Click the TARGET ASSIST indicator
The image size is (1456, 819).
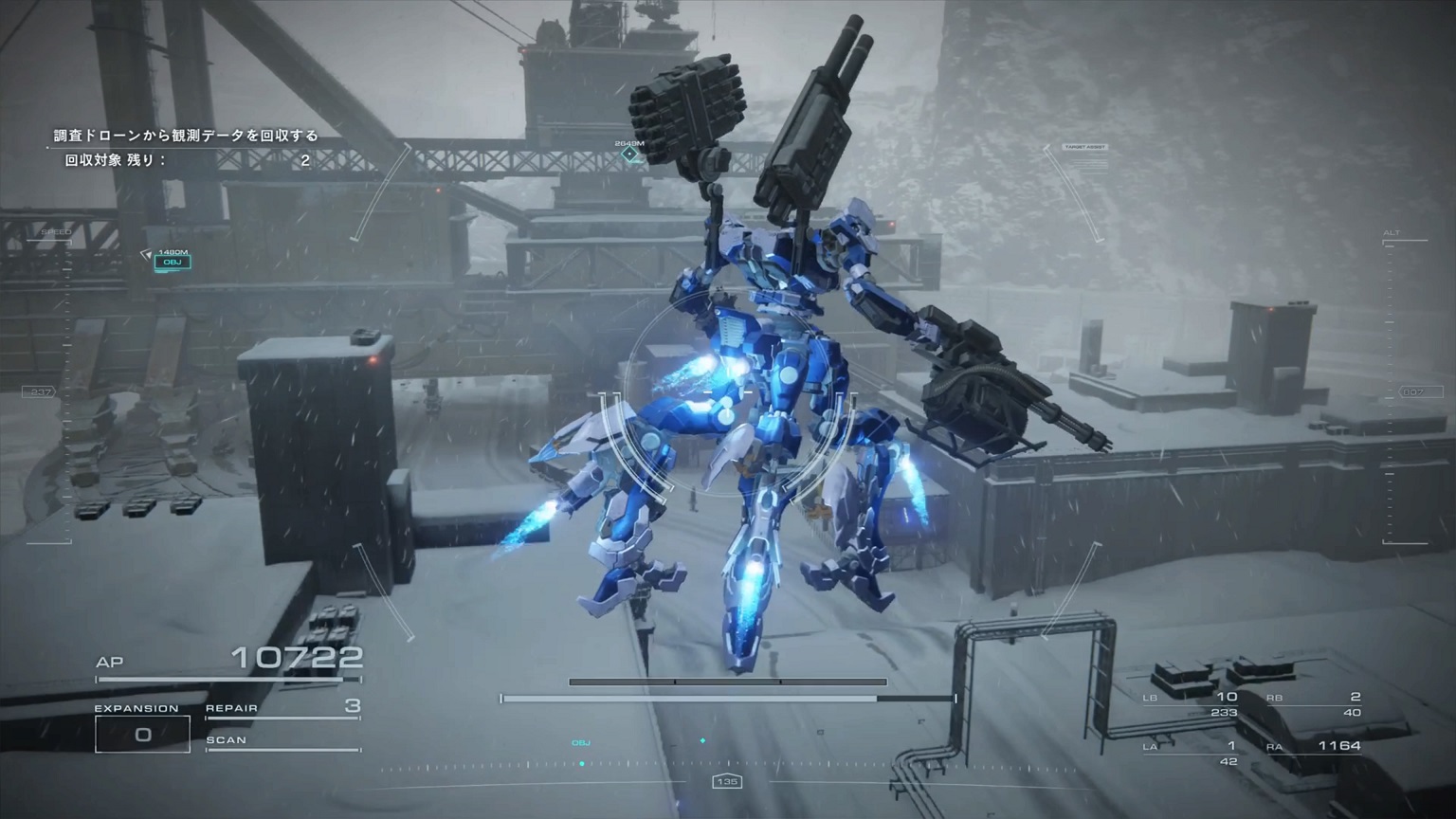coord(1085,148)
